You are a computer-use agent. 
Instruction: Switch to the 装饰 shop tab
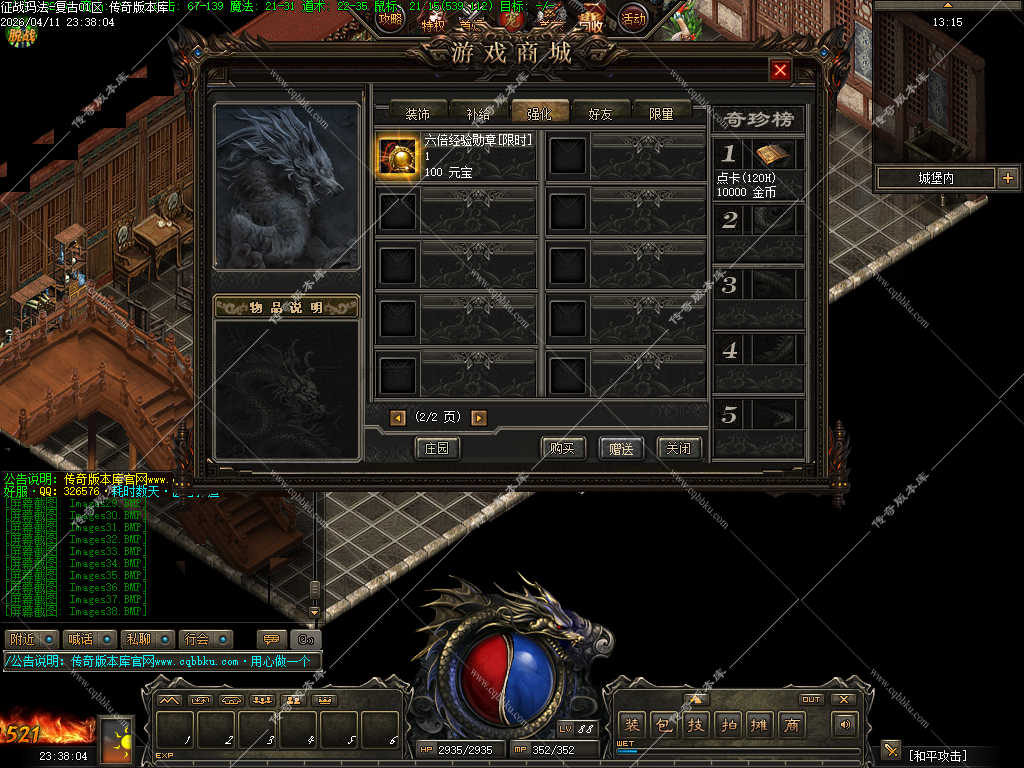[417, 113]
